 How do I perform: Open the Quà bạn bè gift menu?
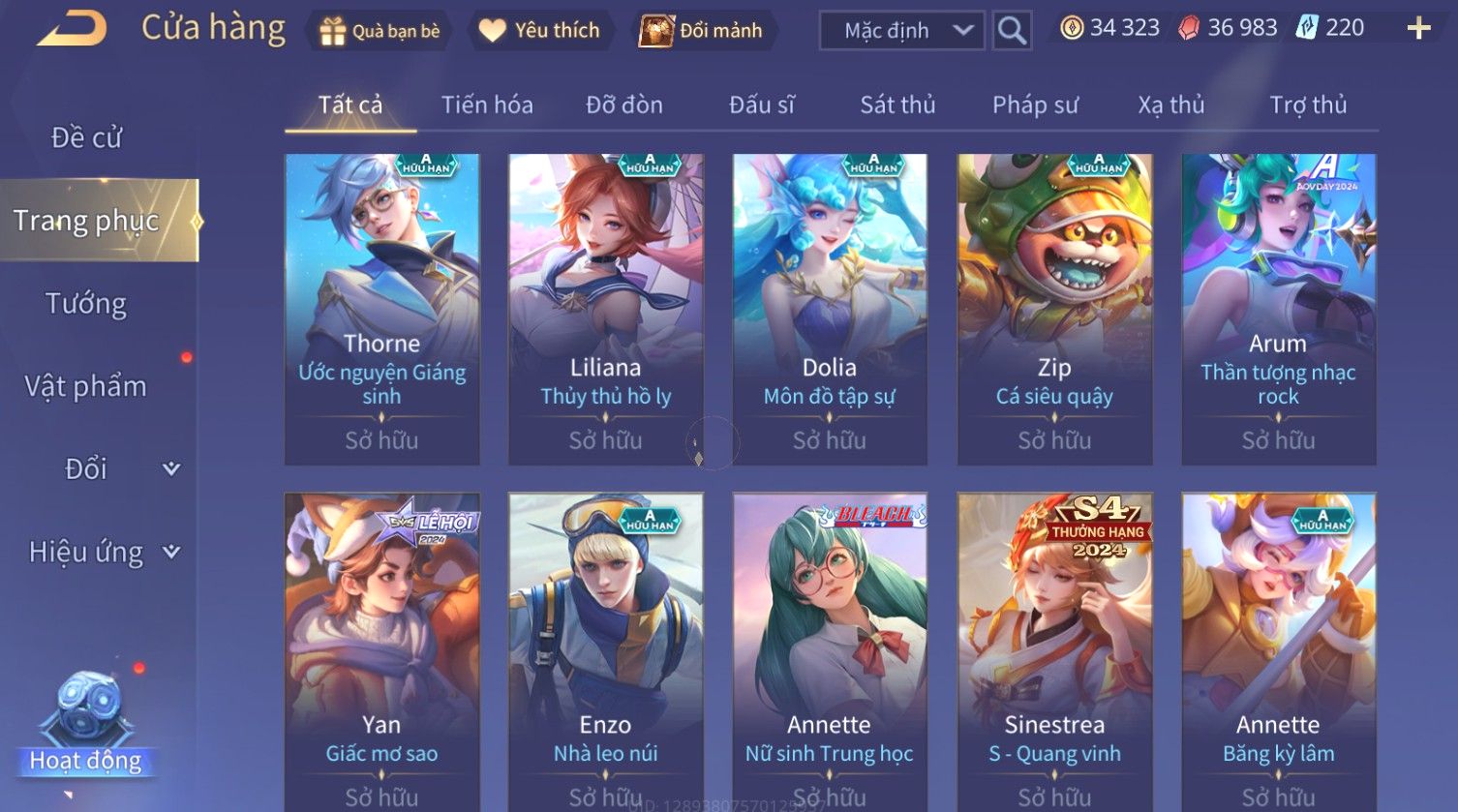380,31
